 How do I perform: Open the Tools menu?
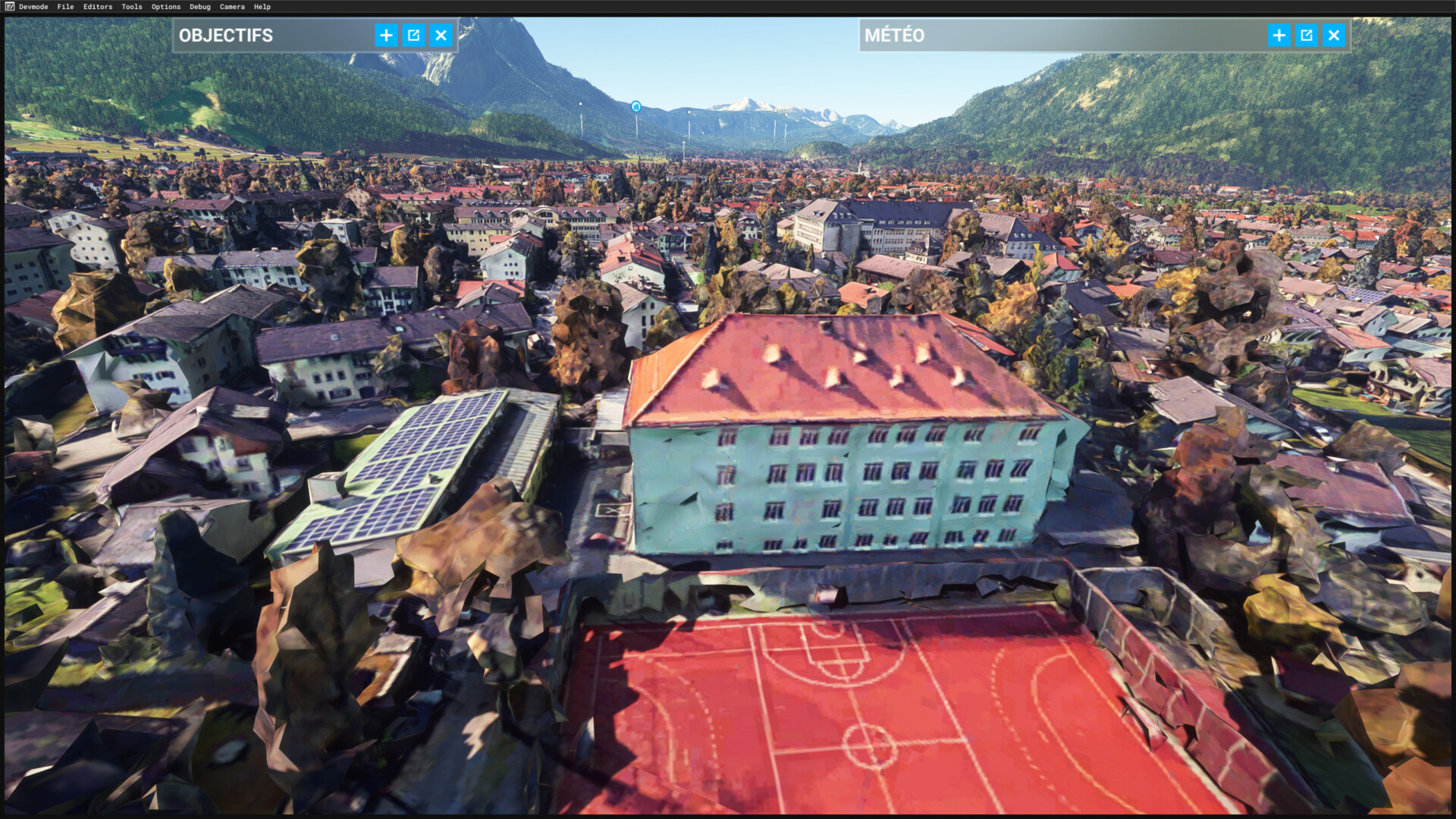point(132,7)
